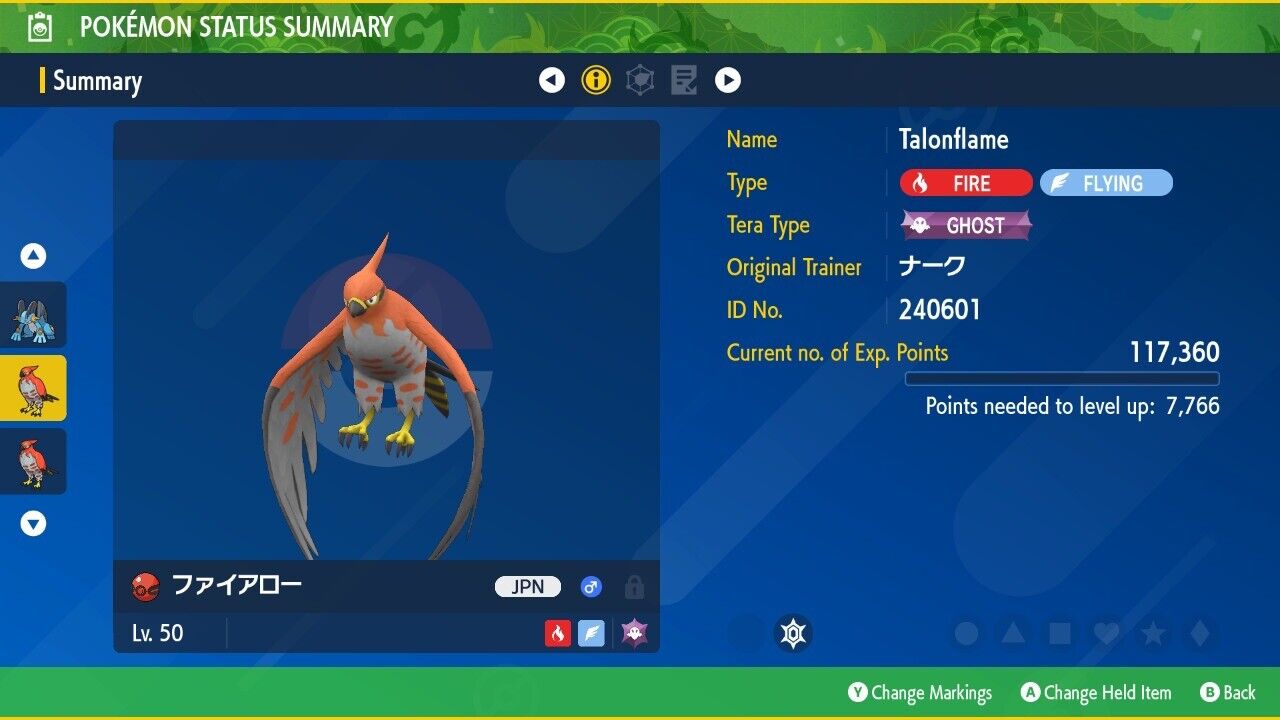Switch to the hexagon stats tab
The image size is (1280, 720).
(x=640, y=80)
